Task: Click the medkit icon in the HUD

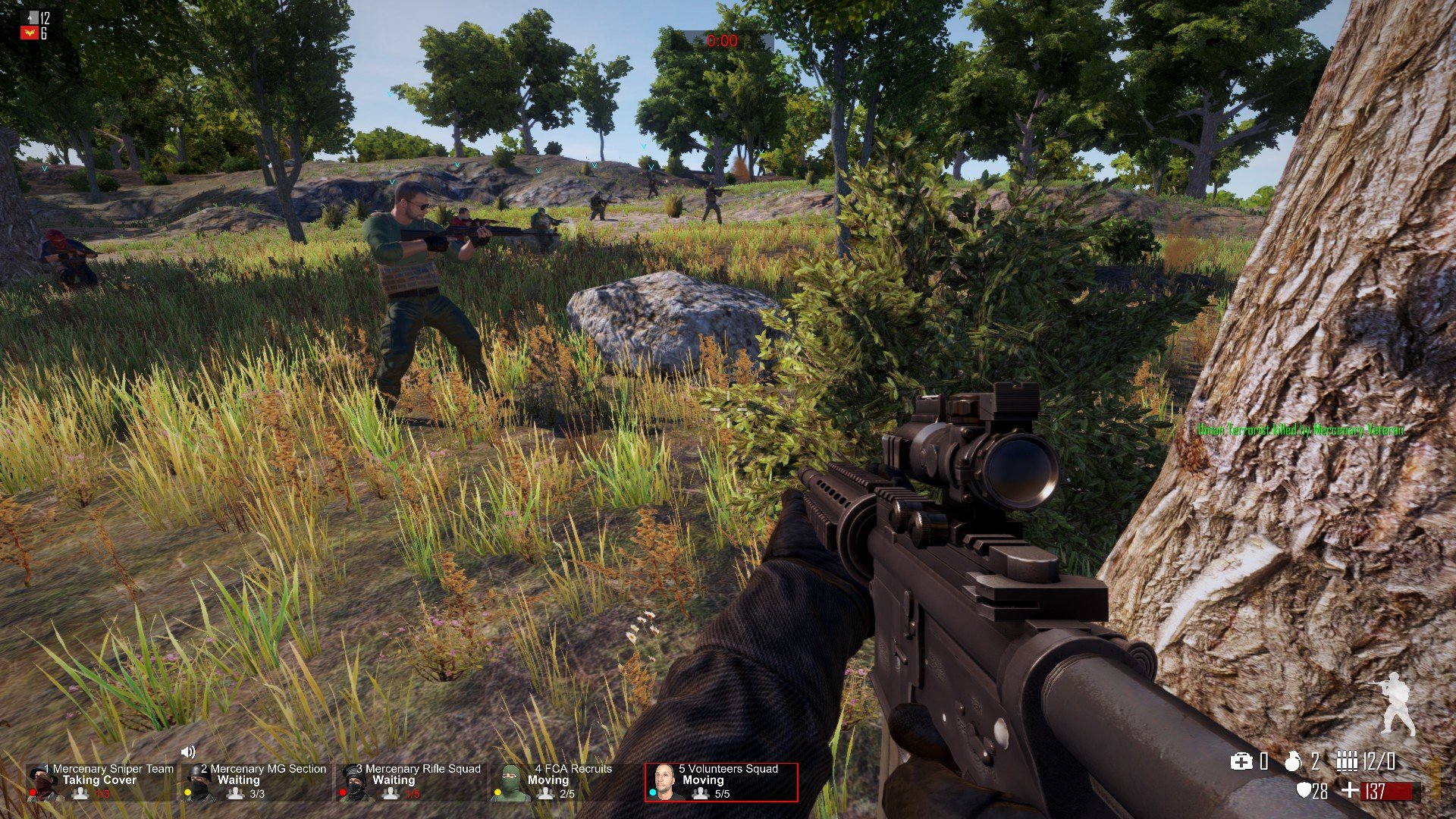Action: [x=1241, y=761]
